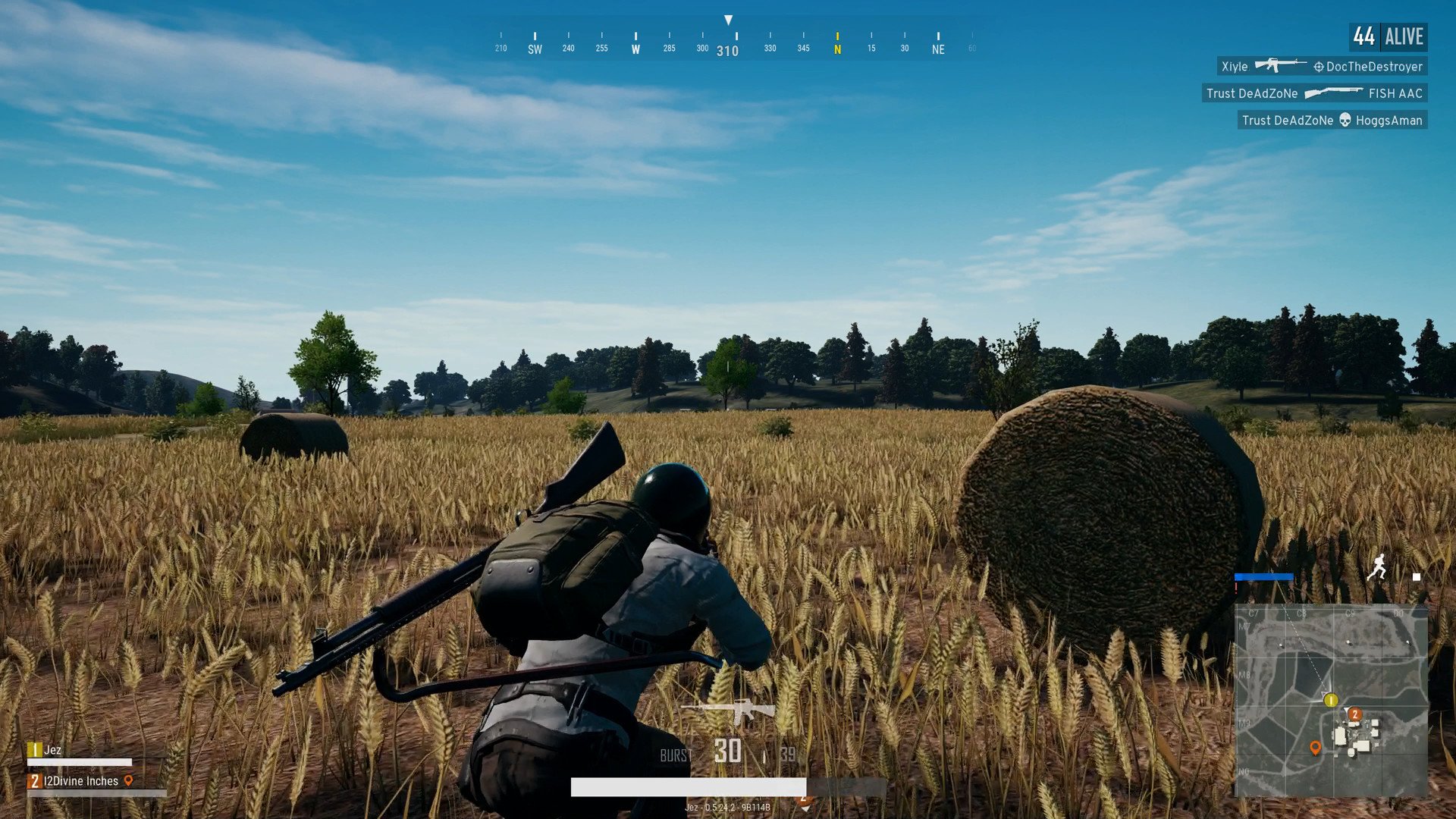Screen dimensions: 1456x819
Task: Click the W heading on the compass
Action: [635, 49]
